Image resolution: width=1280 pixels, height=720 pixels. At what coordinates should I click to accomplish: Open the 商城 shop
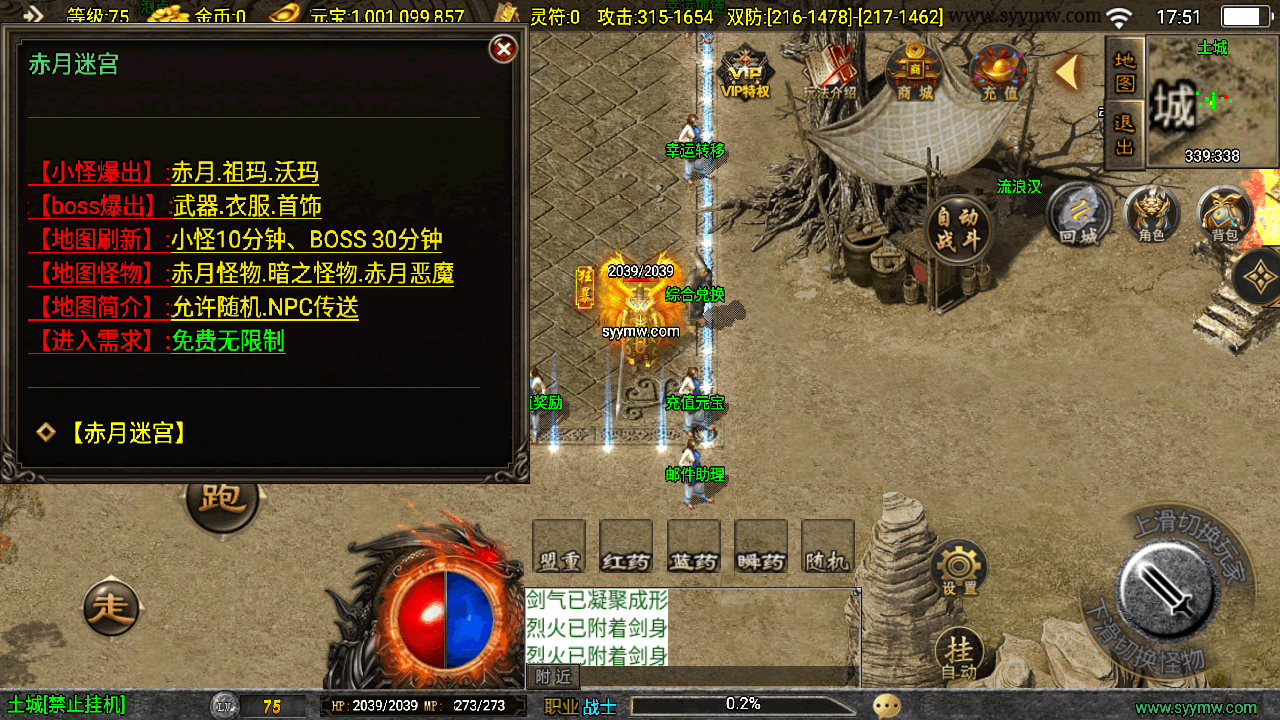(x=914, y=73)
